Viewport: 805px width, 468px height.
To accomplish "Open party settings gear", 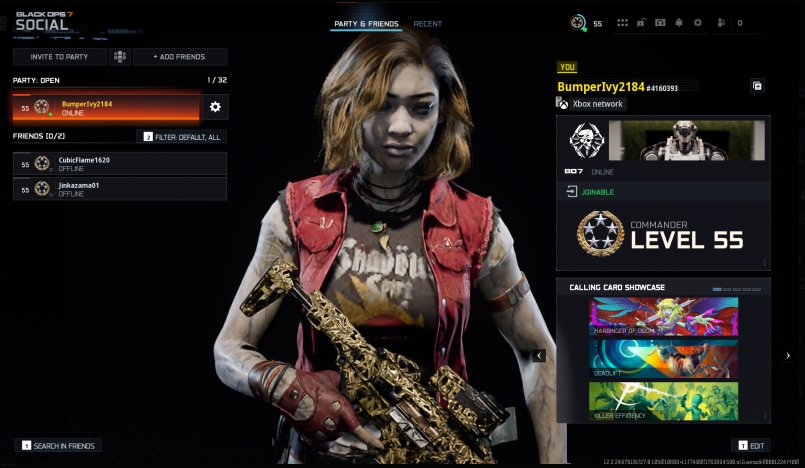I will (x=215, y=107).
